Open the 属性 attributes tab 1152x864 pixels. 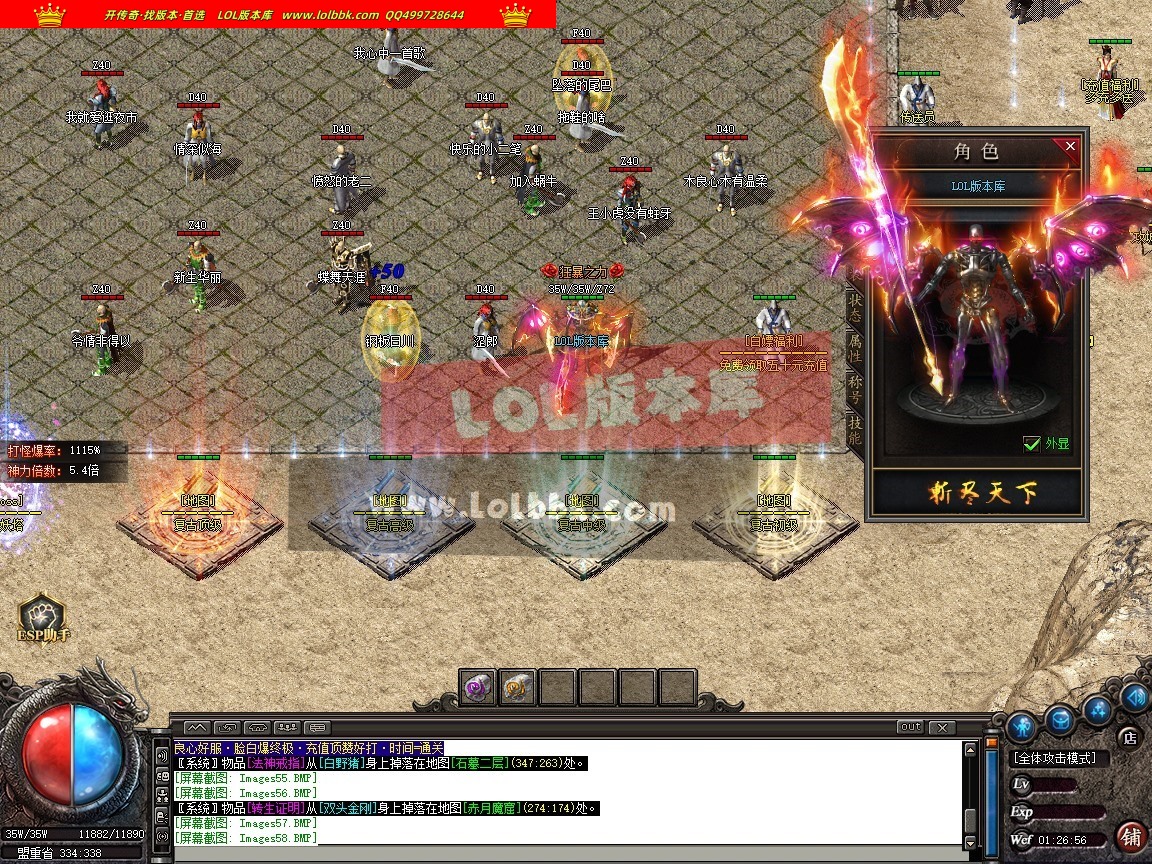pos(855,346)
